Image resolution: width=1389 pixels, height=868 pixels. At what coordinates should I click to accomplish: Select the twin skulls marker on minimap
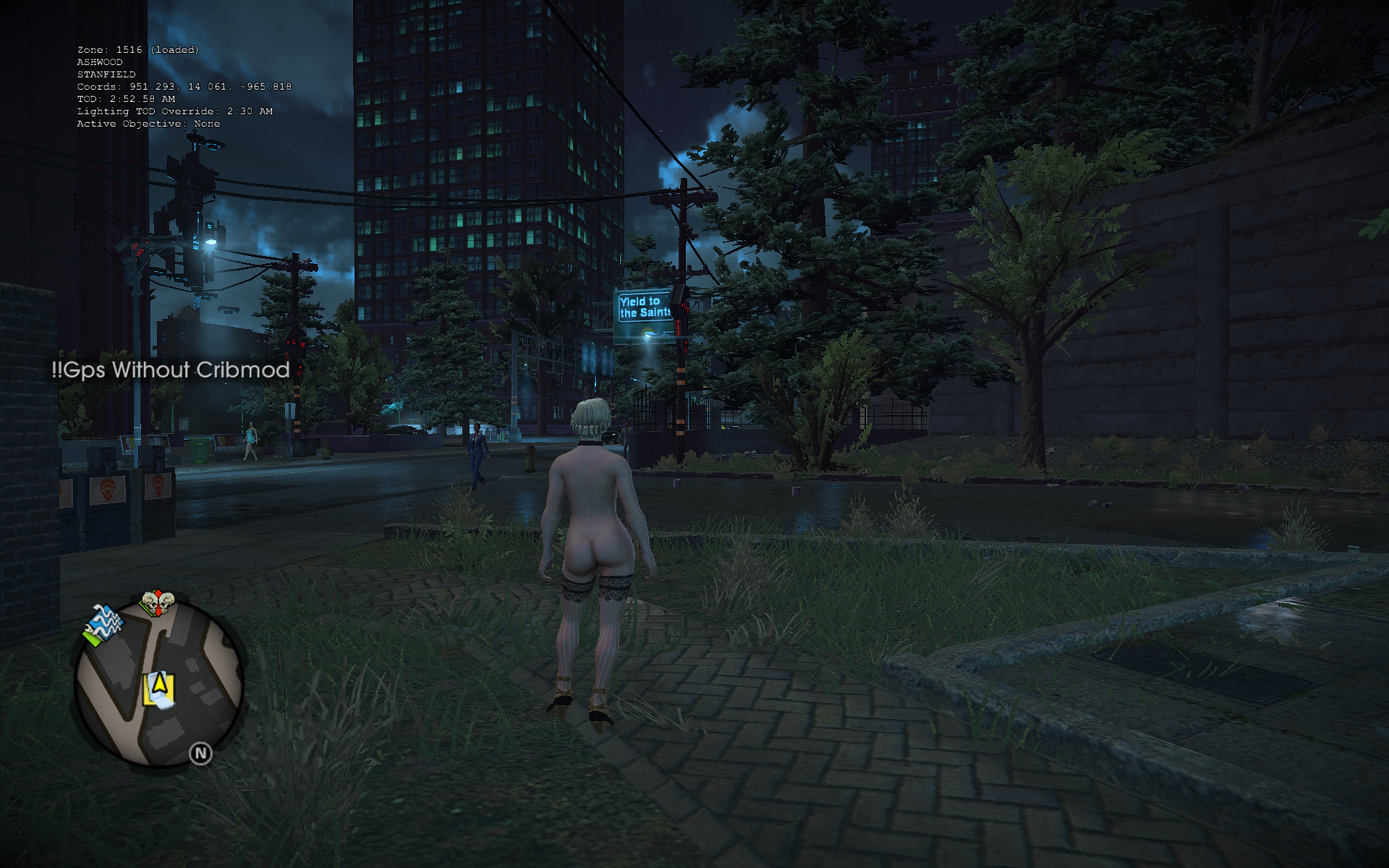click(x=157, y=603)
